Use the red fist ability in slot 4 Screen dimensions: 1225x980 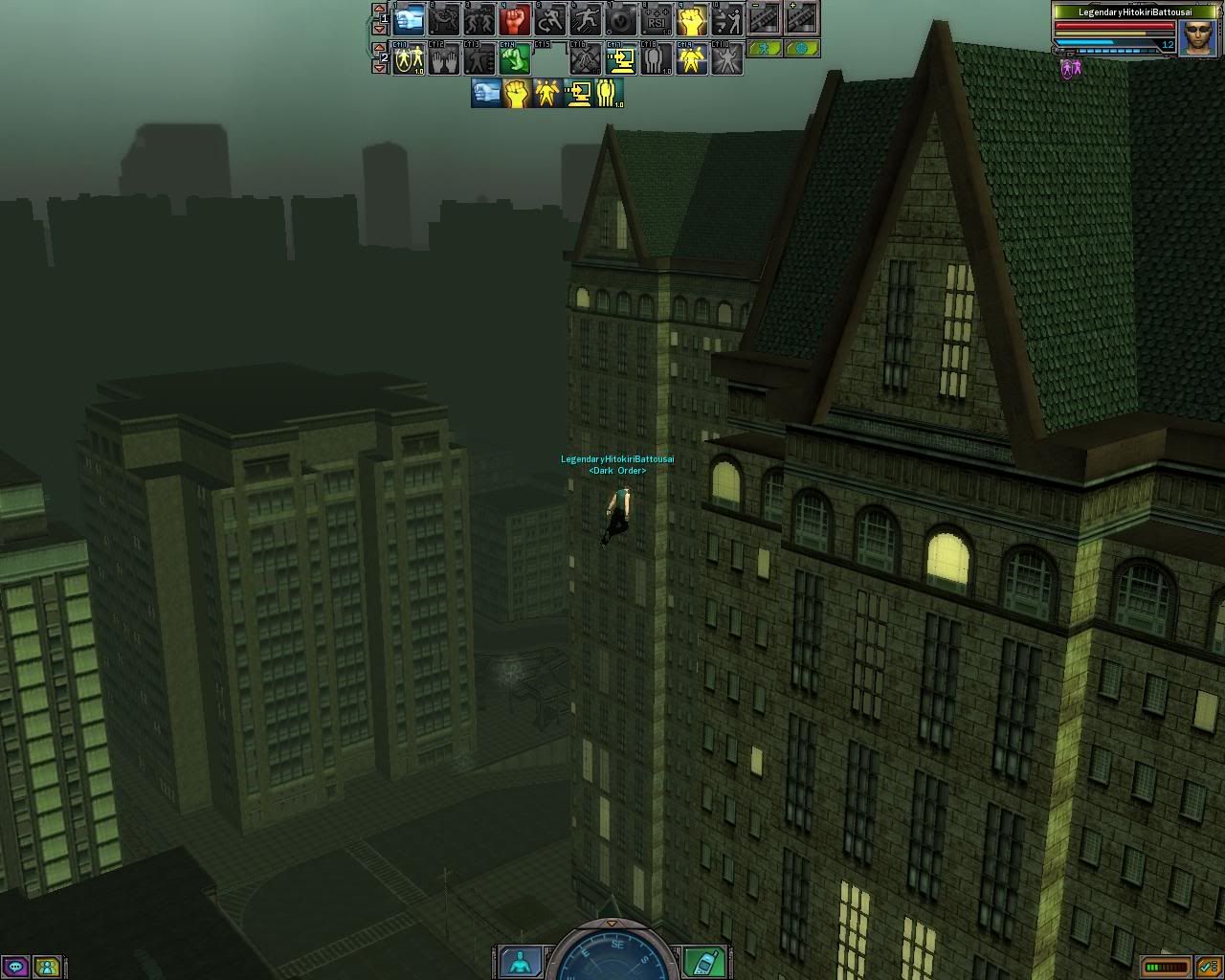point(515,19)
